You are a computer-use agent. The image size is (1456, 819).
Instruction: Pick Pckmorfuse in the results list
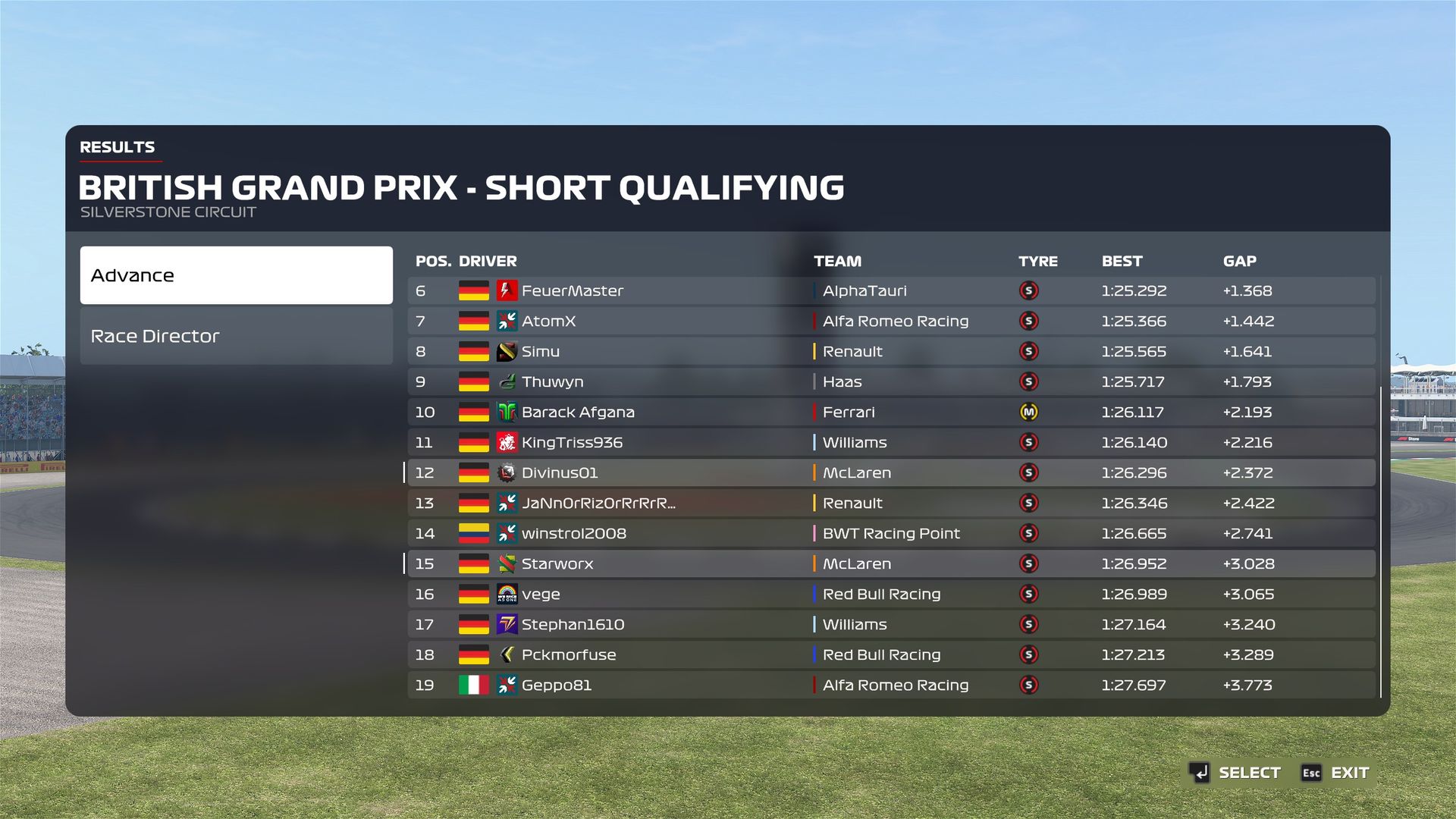pyautogui.click(x=891, y=654)
